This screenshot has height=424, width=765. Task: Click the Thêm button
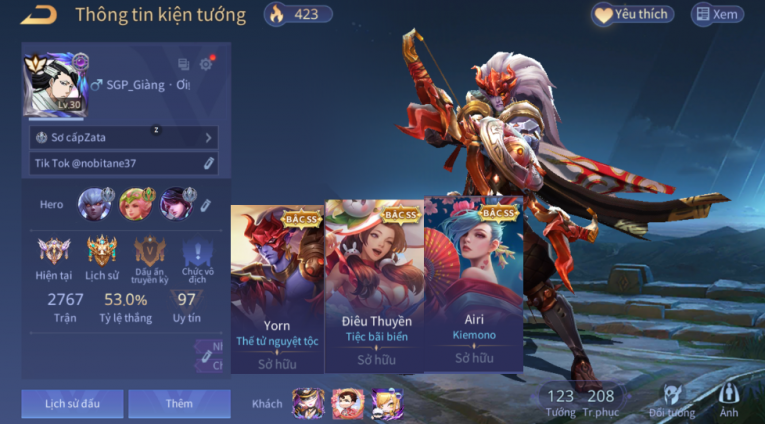(x=179, y=403)
